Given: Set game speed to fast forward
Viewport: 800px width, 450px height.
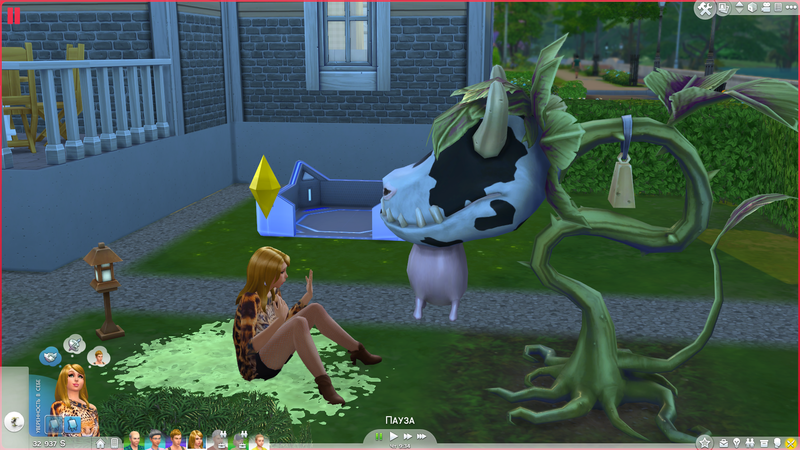Looking at the screenshot, I should (408, 437).
